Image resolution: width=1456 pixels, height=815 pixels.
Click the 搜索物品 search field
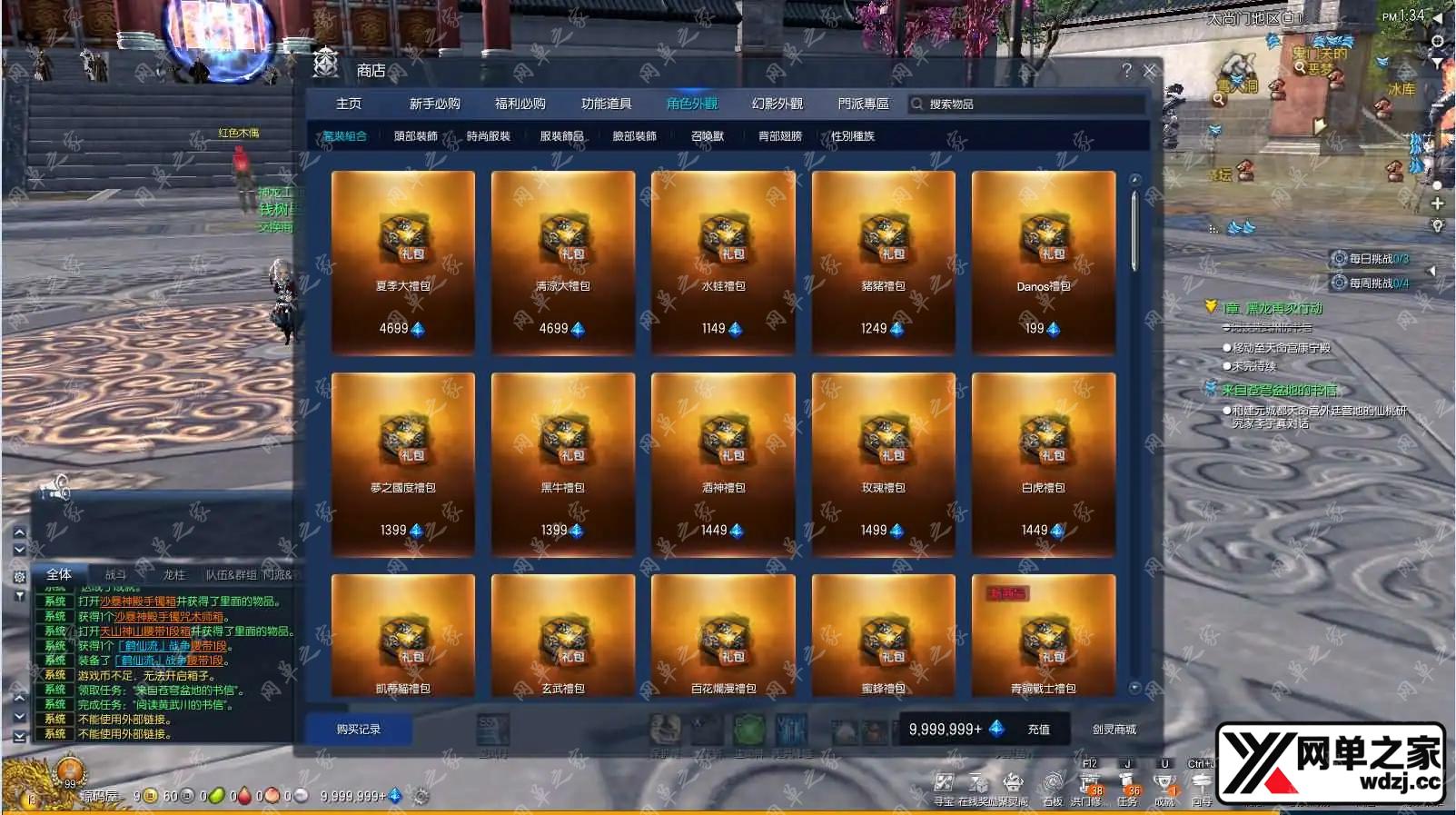1026,104
